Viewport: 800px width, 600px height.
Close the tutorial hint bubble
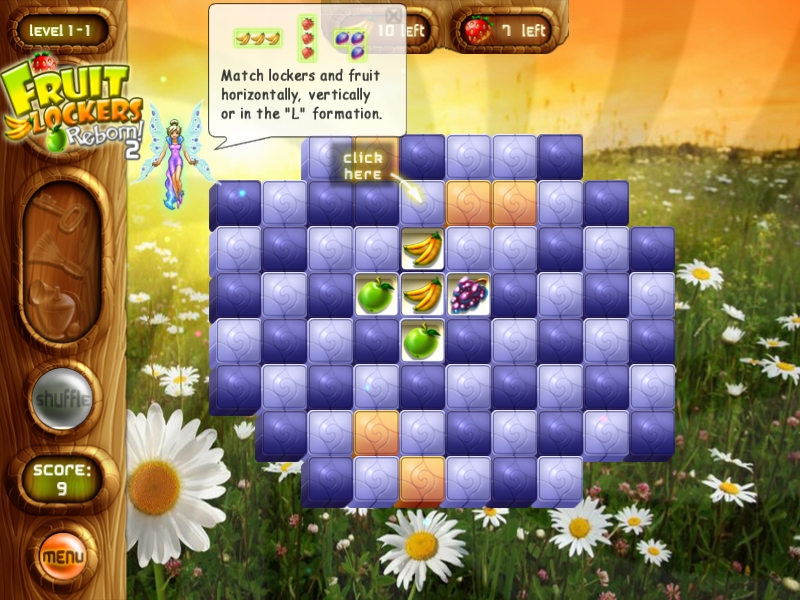coord(394,16)
